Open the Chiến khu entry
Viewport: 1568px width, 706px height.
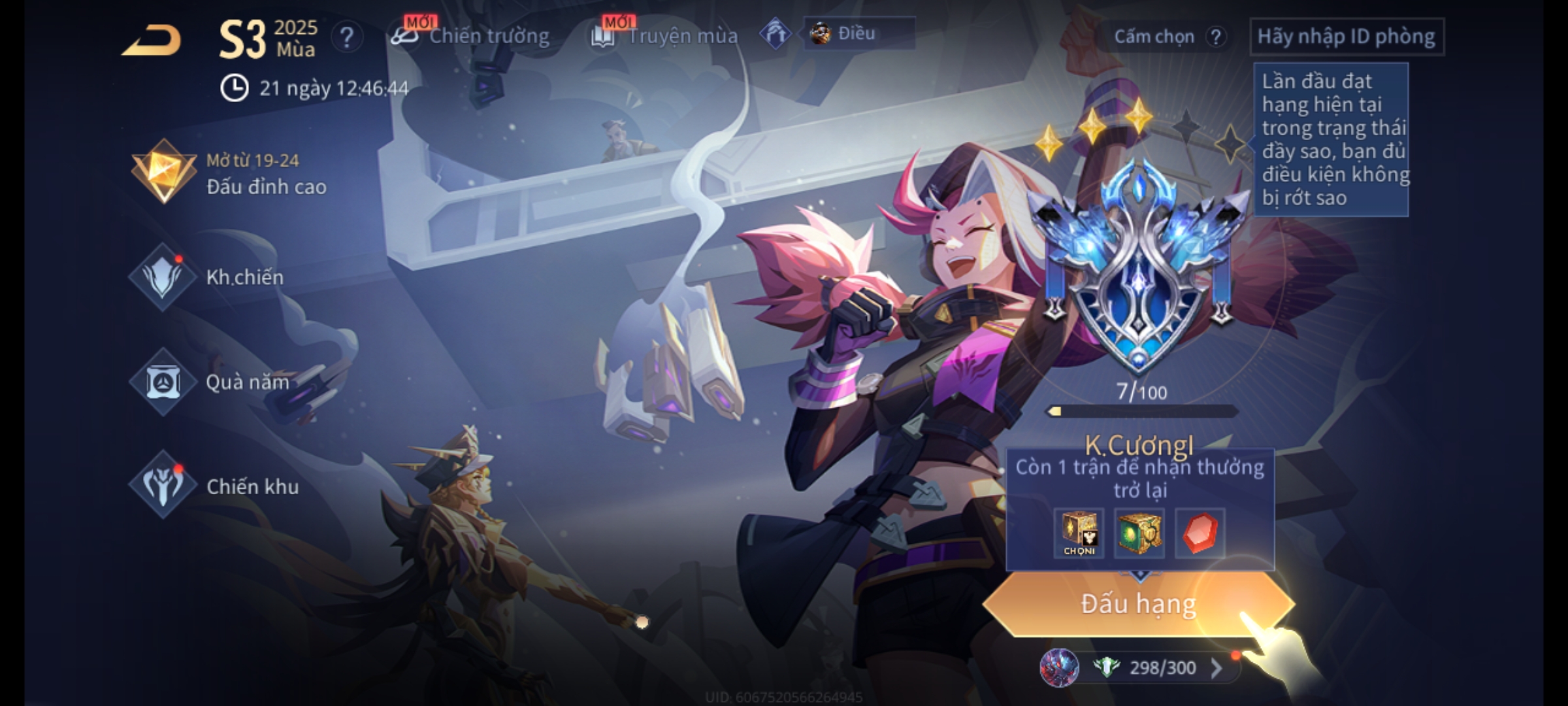pos(214,486)
